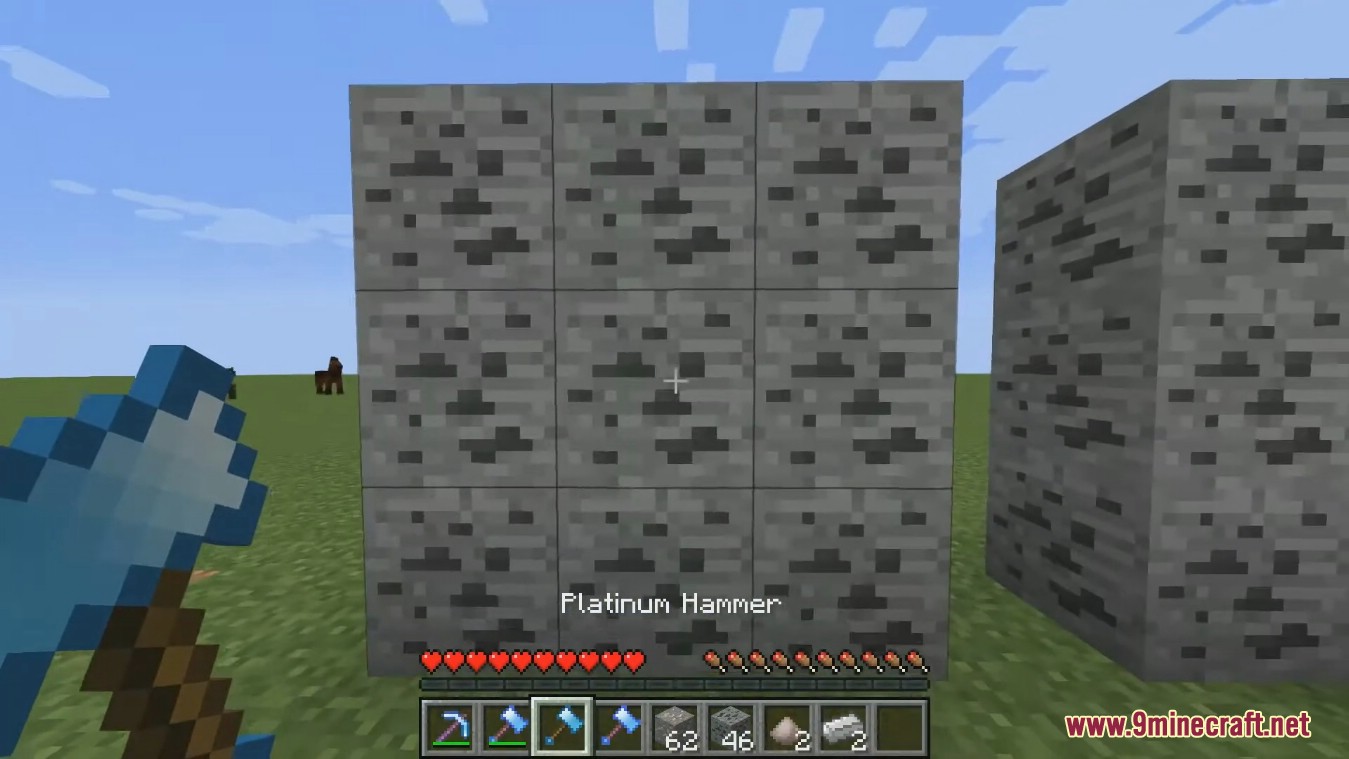Click the Platinum Hammer item name text
This screenshot has height=759, width=1349.
click(x=672, y=603)
